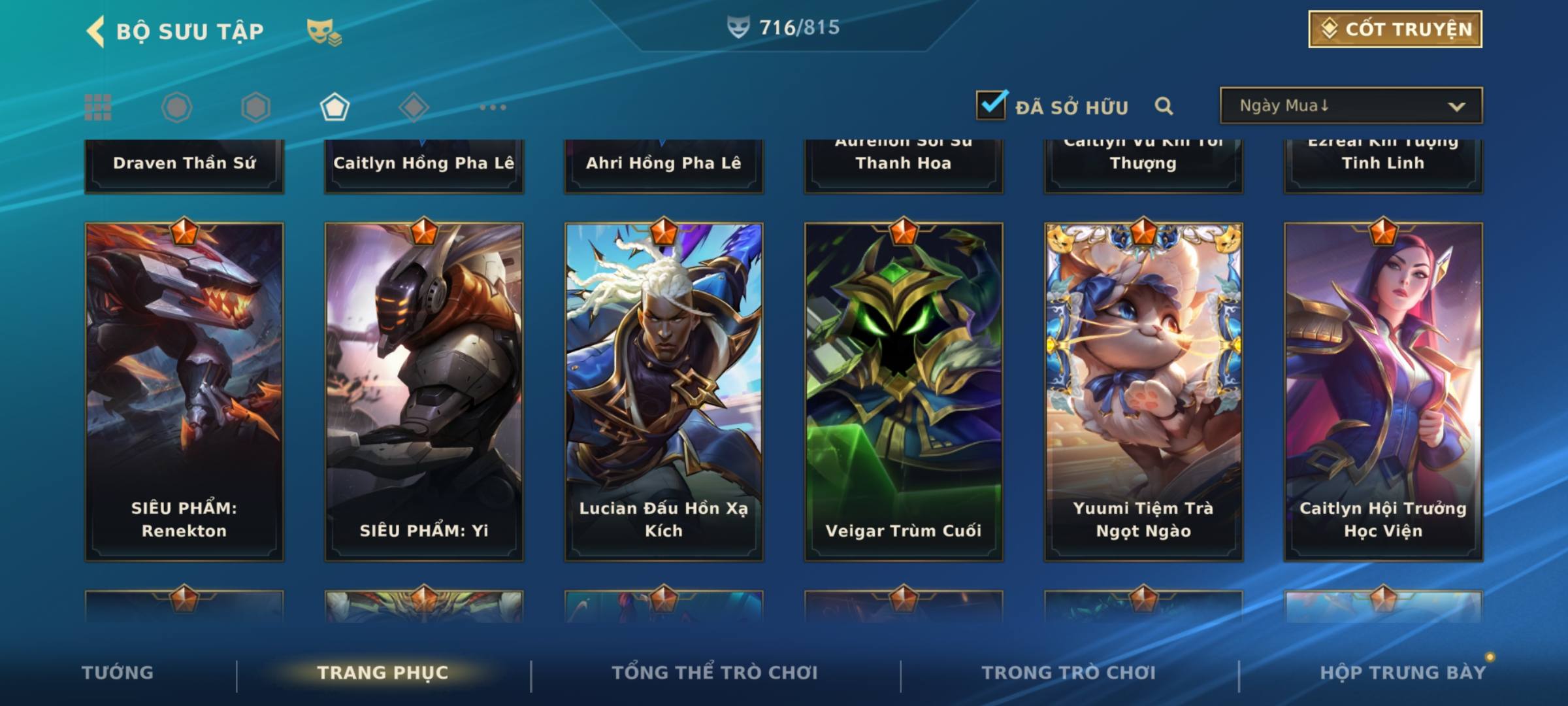1568x706 pixels.
Task: Select the SIÊU PHẨM: Yi skin
Action: [x=424, y=392]
